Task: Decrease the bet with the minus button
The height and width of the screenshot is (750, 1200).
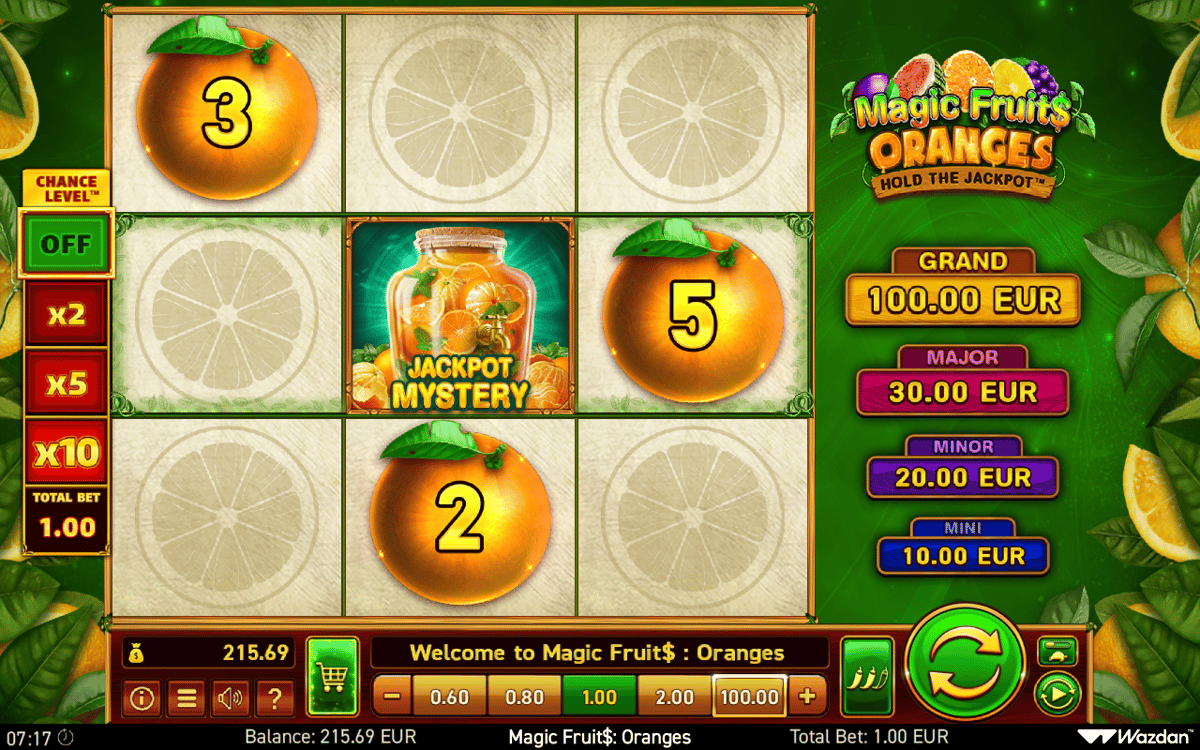Action: 393,697
